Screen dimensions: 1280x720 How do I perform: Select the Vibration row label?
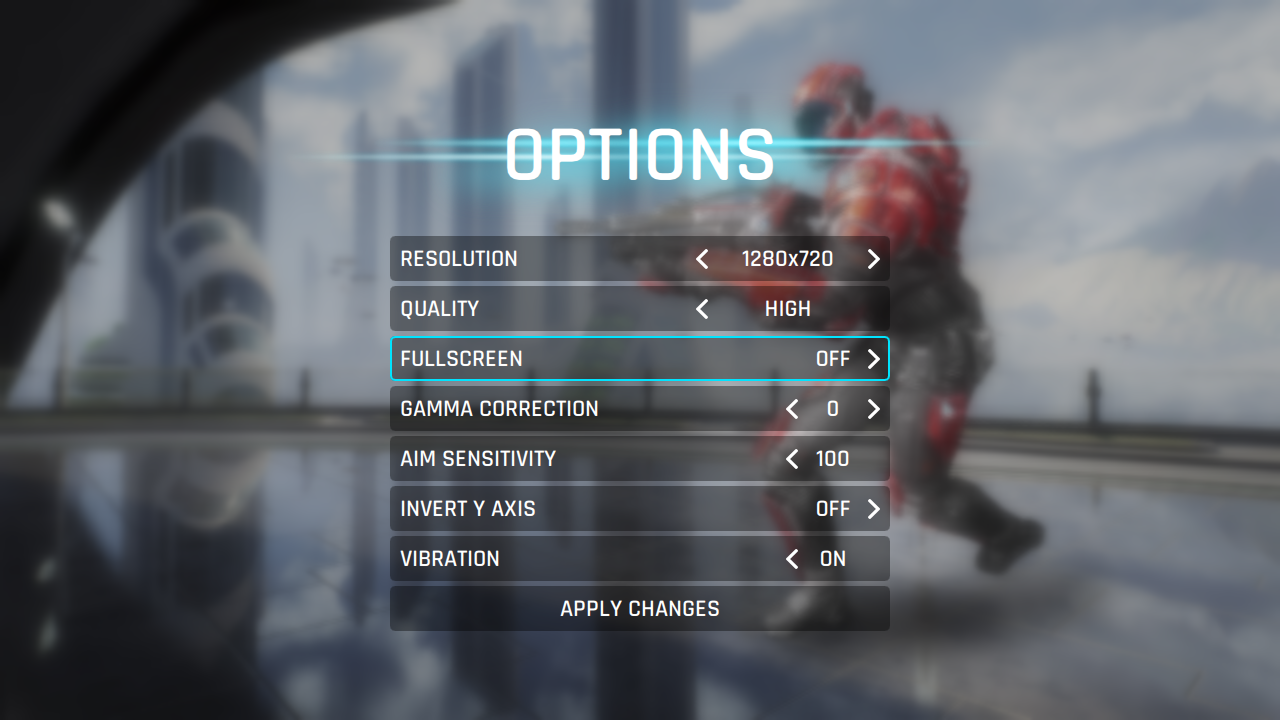(x=450, y=559)
